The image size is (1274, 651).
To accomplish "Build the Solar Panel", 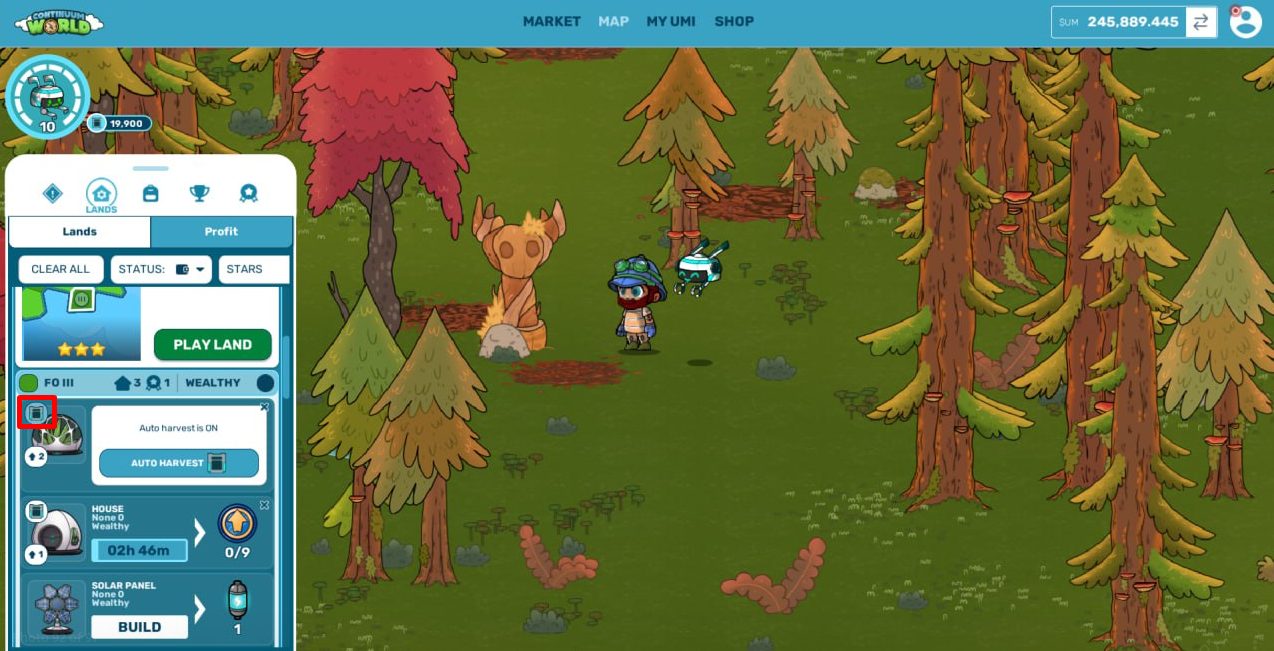I will coord(139,627).
